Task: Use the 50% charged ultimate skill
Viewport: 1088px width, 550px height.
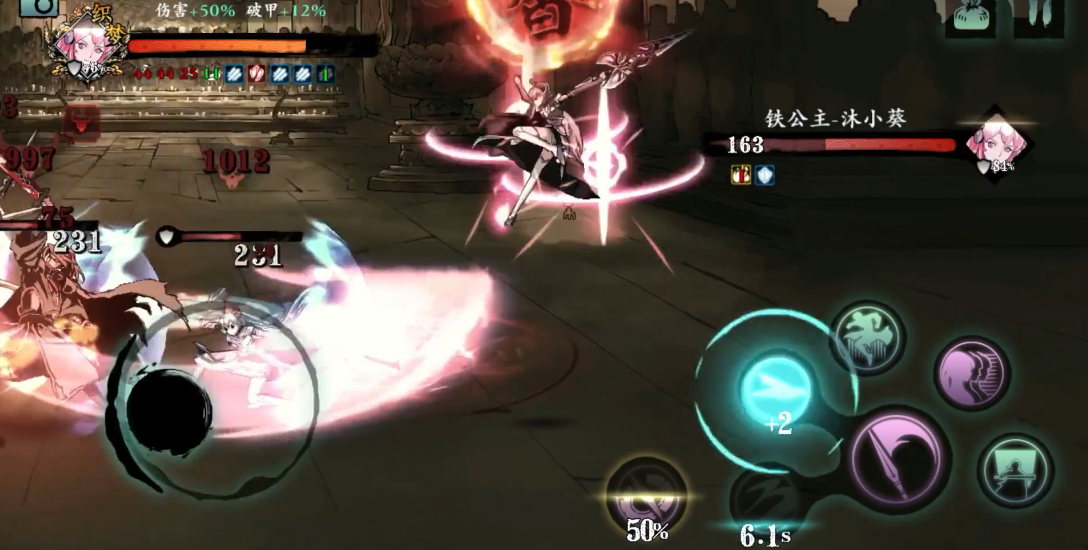Action: coord(646,495)
